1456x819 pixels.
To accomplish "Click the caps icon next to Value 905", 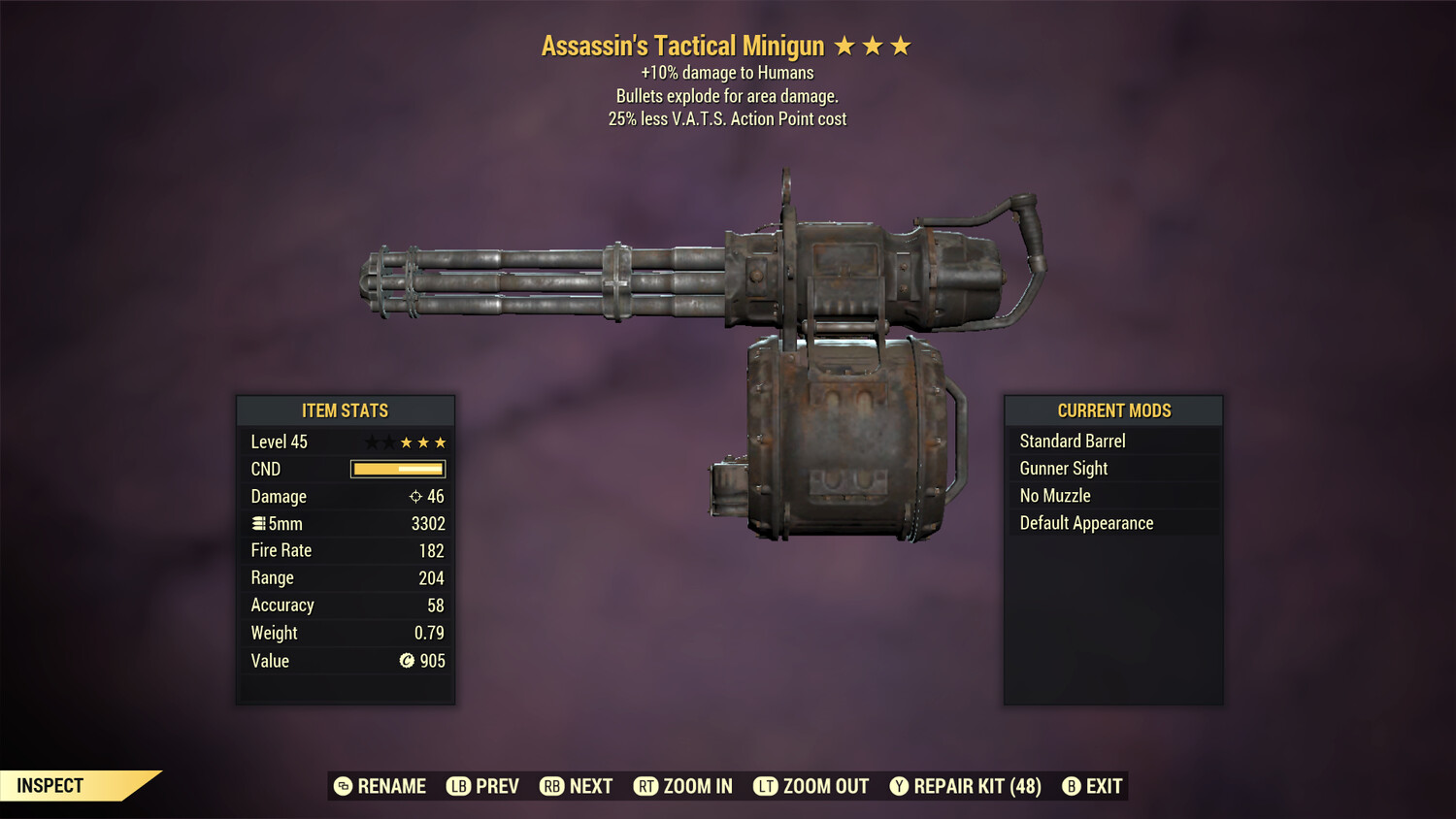I will tap(406, 661).
